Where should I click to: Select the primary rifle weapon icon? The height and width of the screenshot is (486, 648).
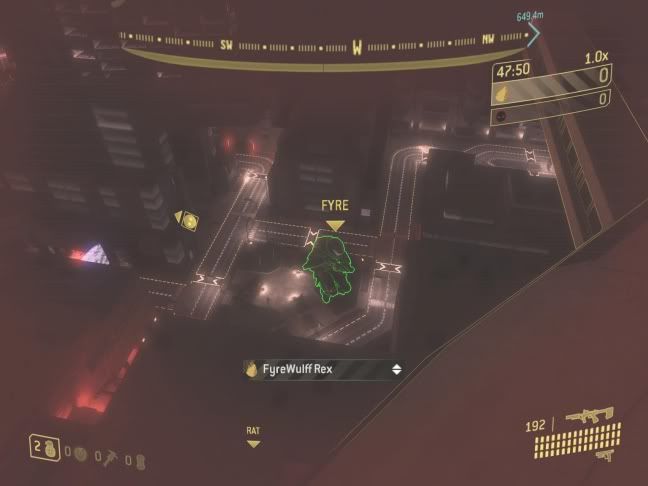pyautogui.click(x=588, y=414)
